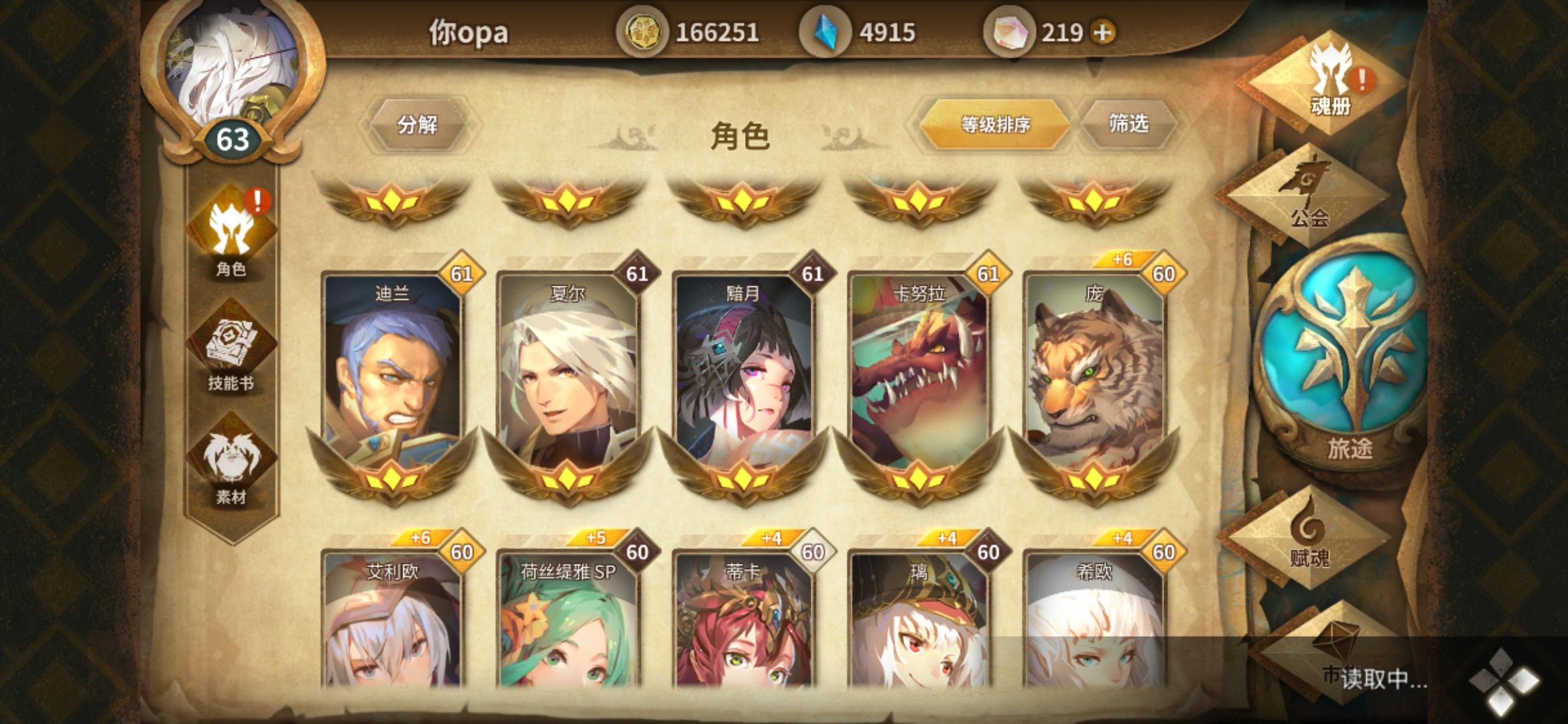Click the blue crystal currency icon
The width and height of the screenshot is (1568, 724).
click(x=827, y=30)
